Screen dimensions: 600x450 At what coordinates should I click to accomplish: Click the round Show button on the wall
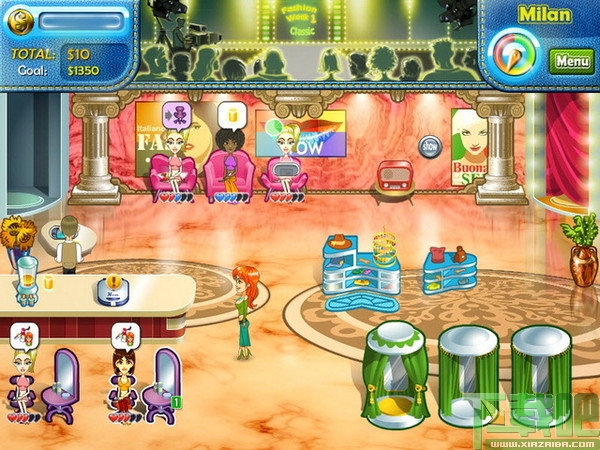coord(430,145)
